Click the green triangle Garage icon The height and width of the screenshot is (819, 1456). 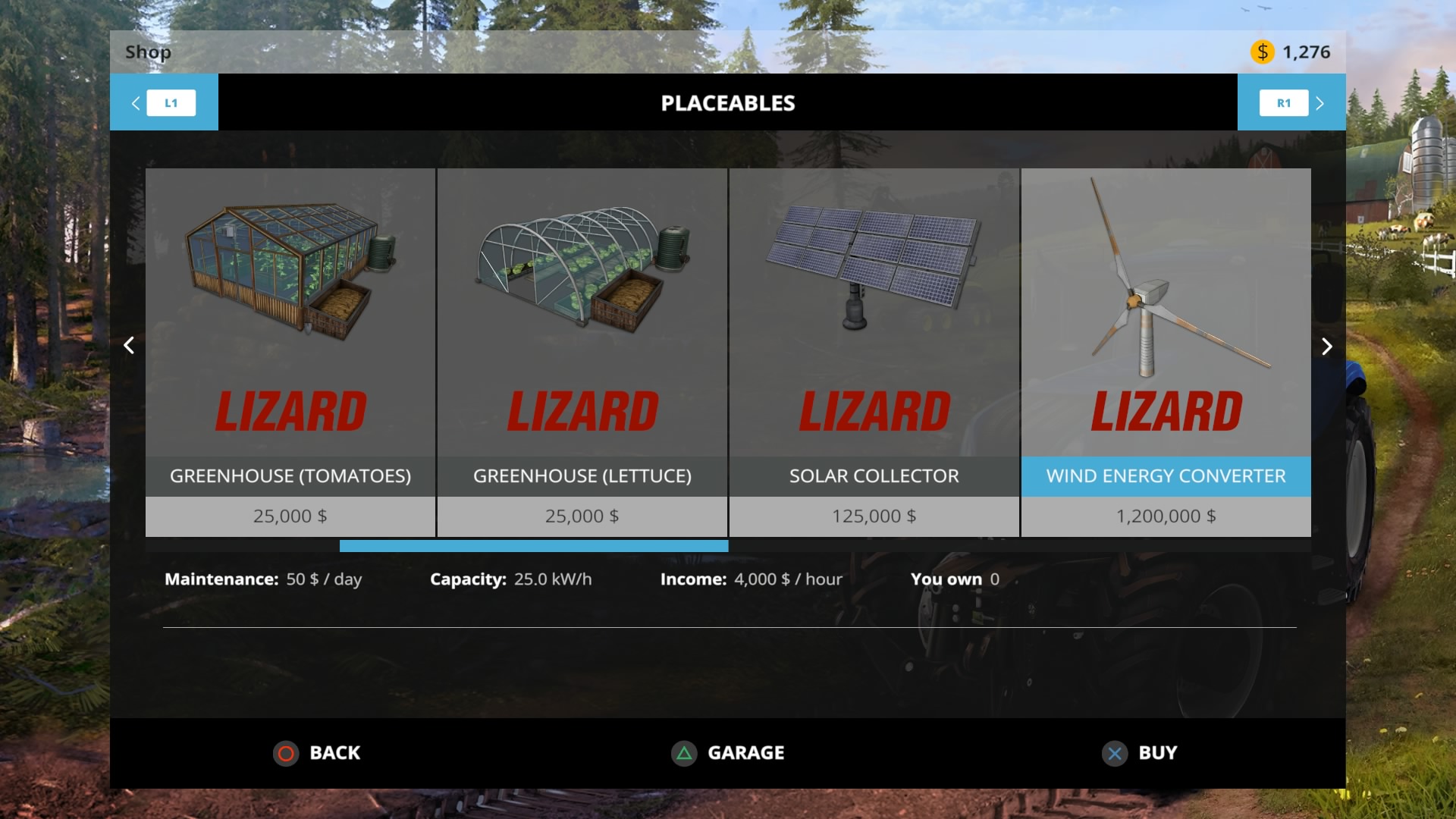[683, 753]
